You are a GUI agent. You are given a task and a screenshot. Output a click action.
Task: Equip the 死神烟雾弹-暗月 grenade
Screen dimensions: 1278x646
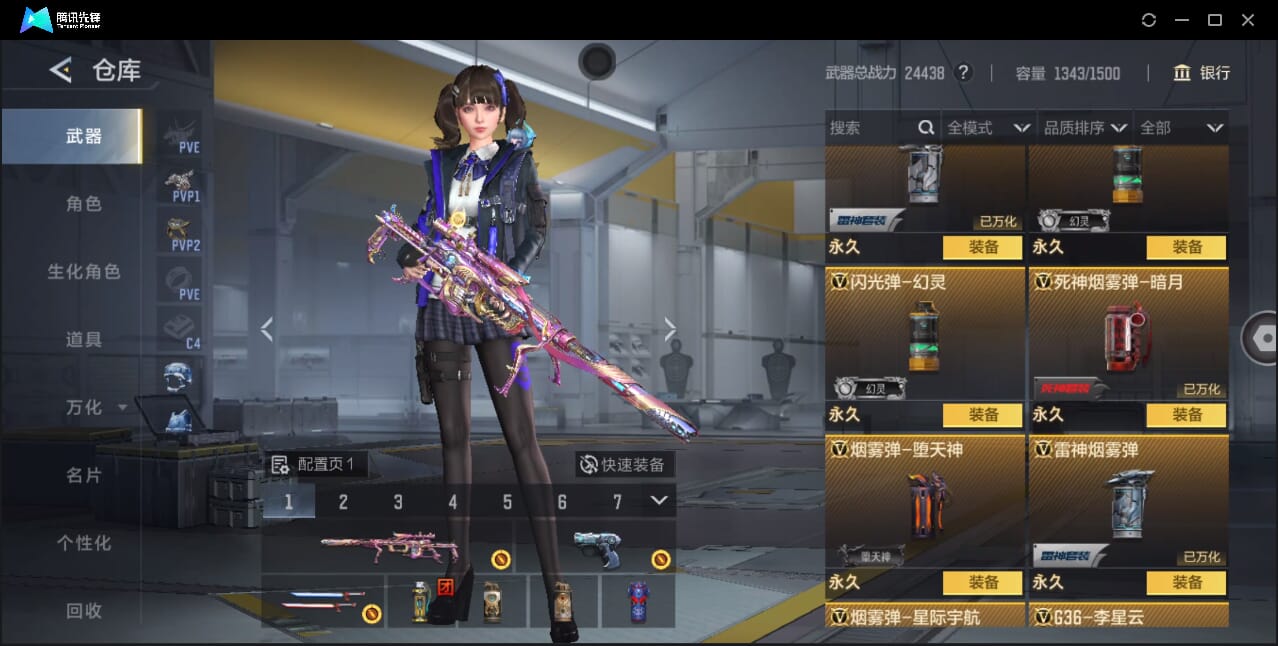(1187, 415)
